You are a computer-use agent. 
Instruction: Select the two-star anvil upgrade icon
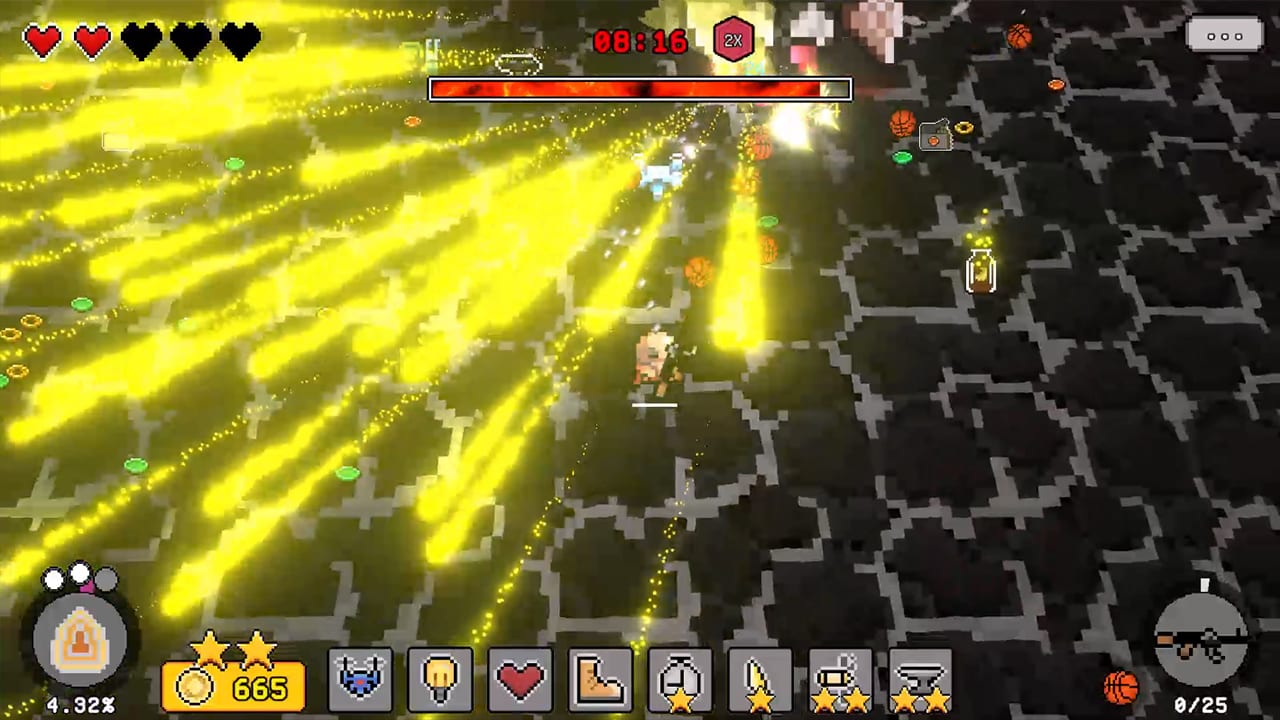[920, 678]
